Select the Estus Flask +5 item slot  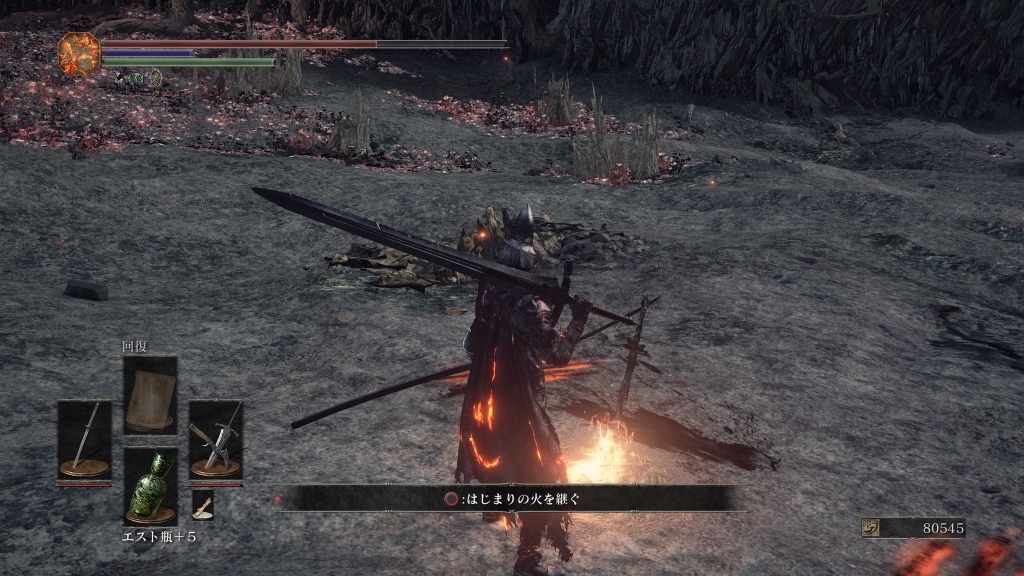(150, 486)
